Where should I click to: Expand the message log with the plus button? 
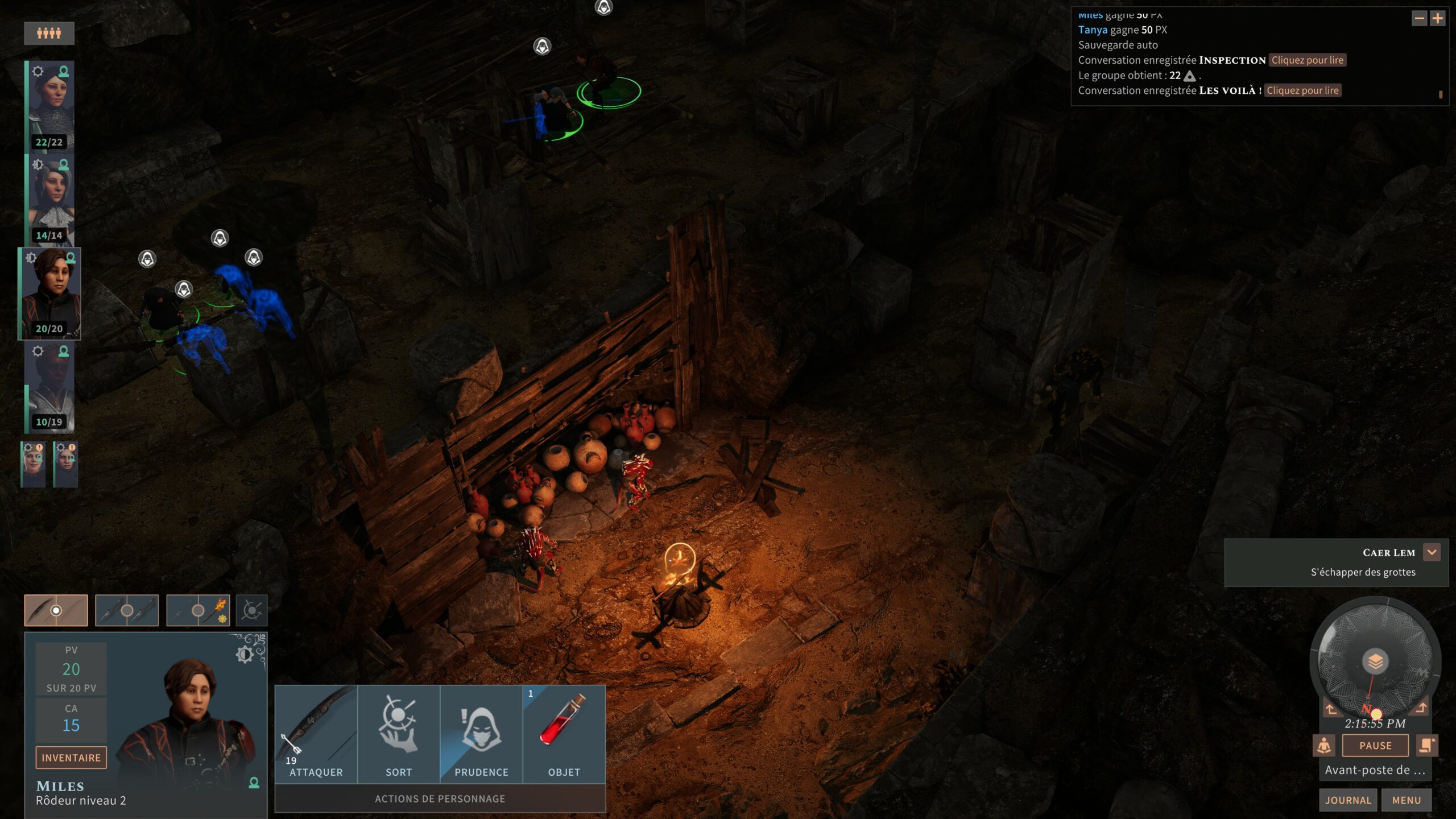pos(1438,19)
